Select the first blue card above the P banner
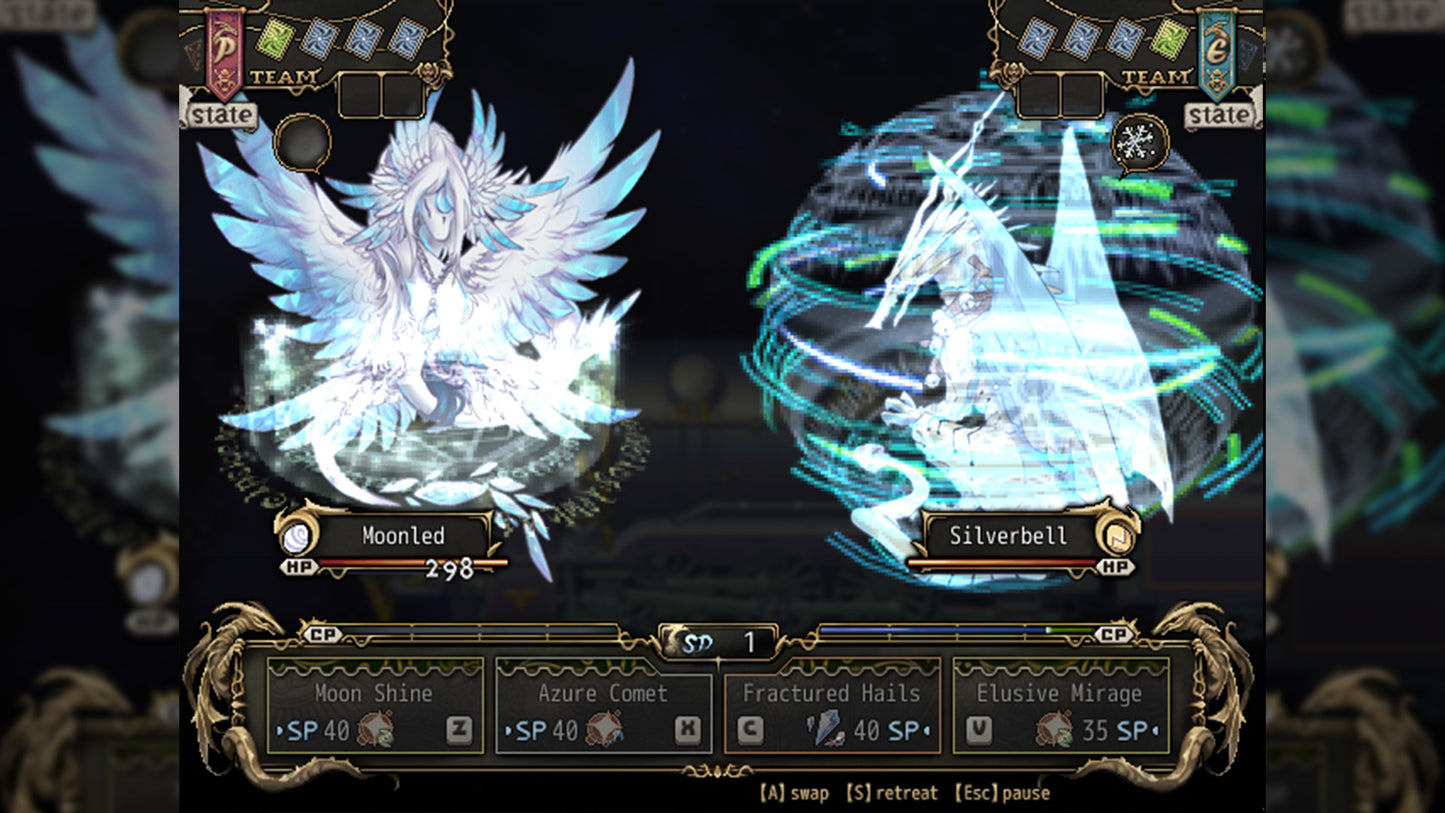1445x813 pixels. tap(318, 38)
